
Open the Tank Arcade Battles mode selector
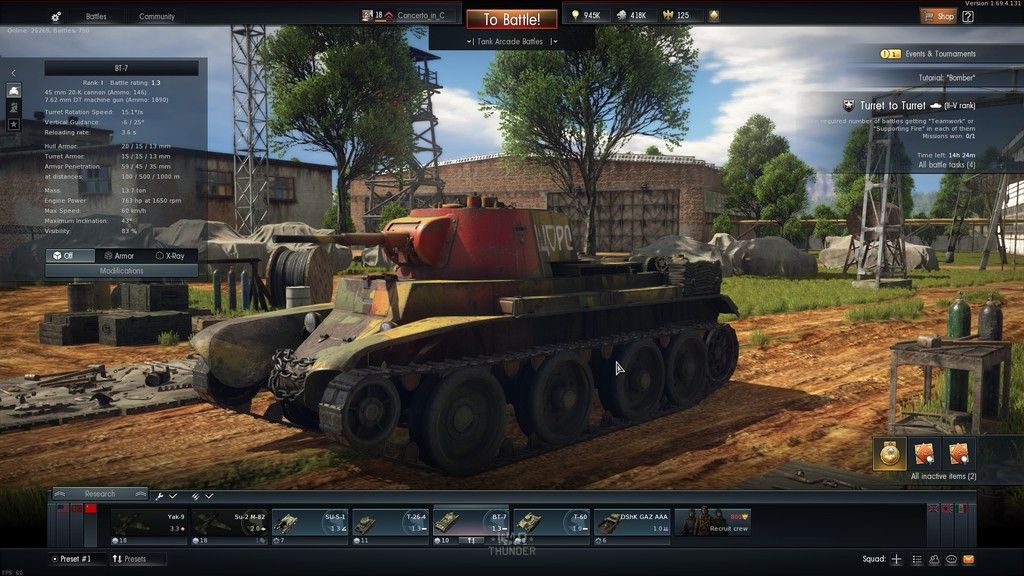[x=512, y=42]
